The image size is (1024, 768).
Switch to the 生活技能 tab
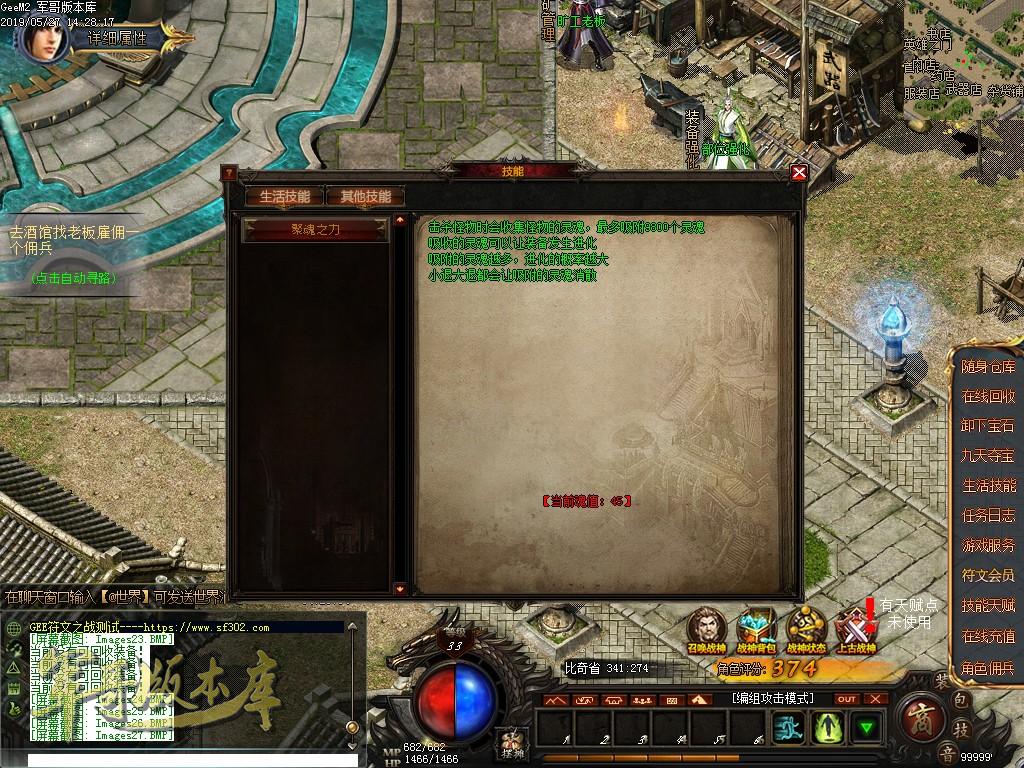[x=285, y=196]
